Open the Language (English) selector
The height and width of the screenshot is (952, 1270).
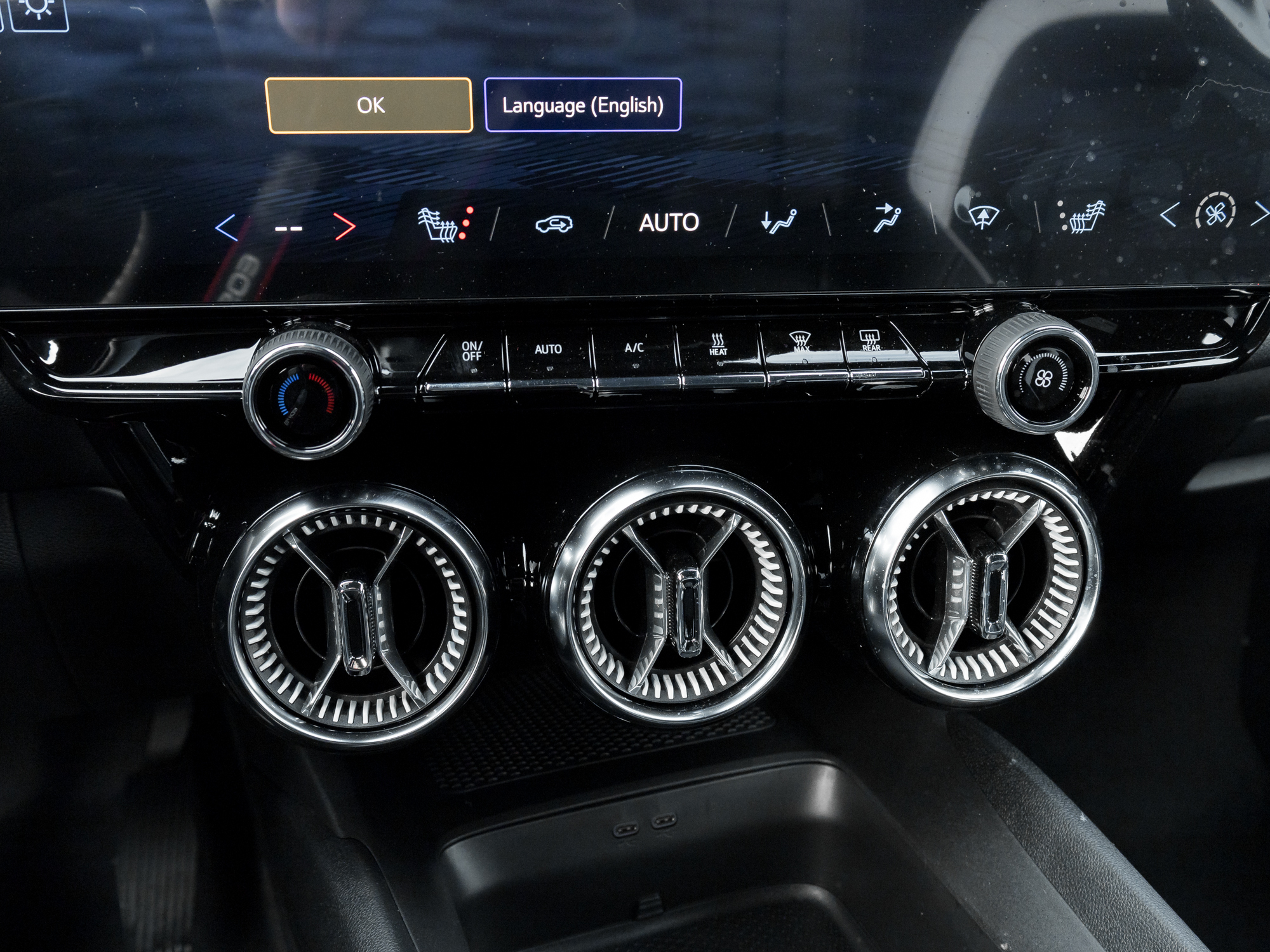coord(583,105)
